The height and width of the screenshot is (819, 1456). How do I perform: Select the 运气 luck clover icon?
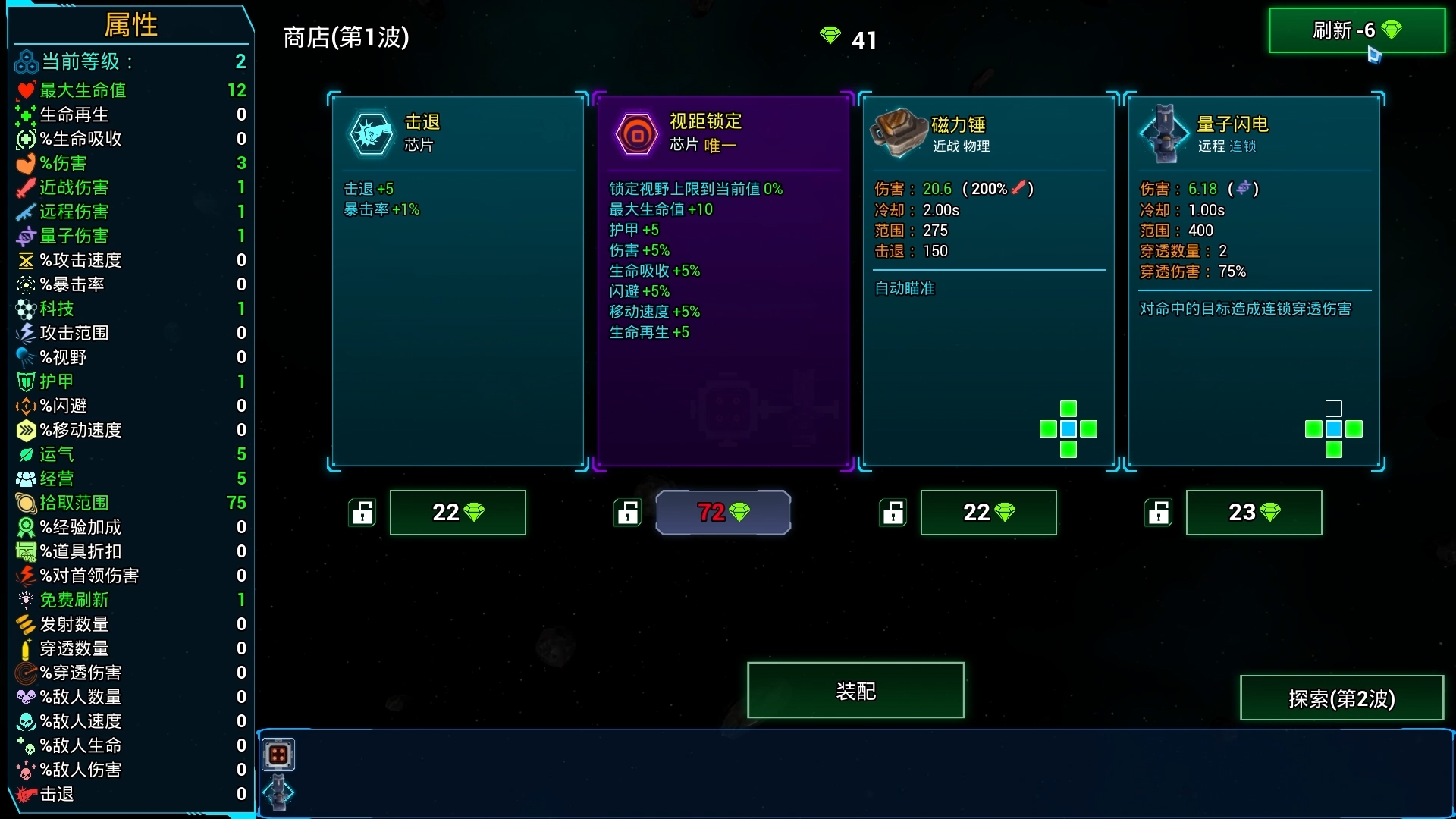(25, 455)
